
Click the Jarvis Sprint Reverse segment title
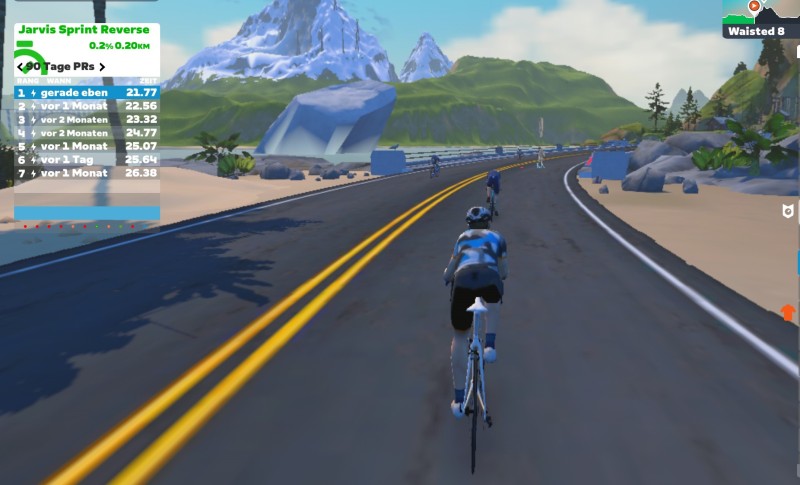point(84,30)
